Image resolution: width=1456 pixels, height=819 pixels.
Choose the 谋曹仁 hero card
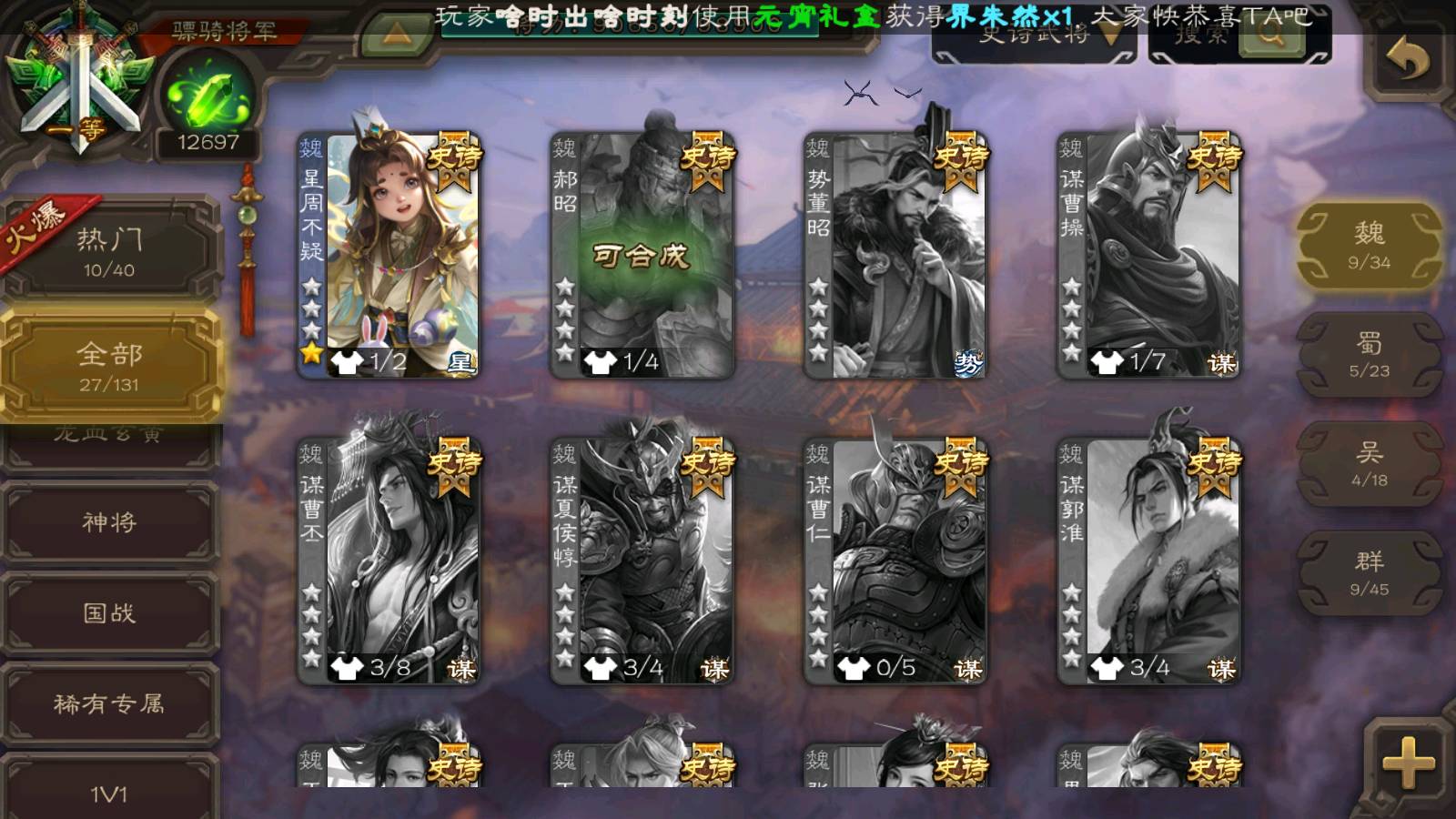895,561
